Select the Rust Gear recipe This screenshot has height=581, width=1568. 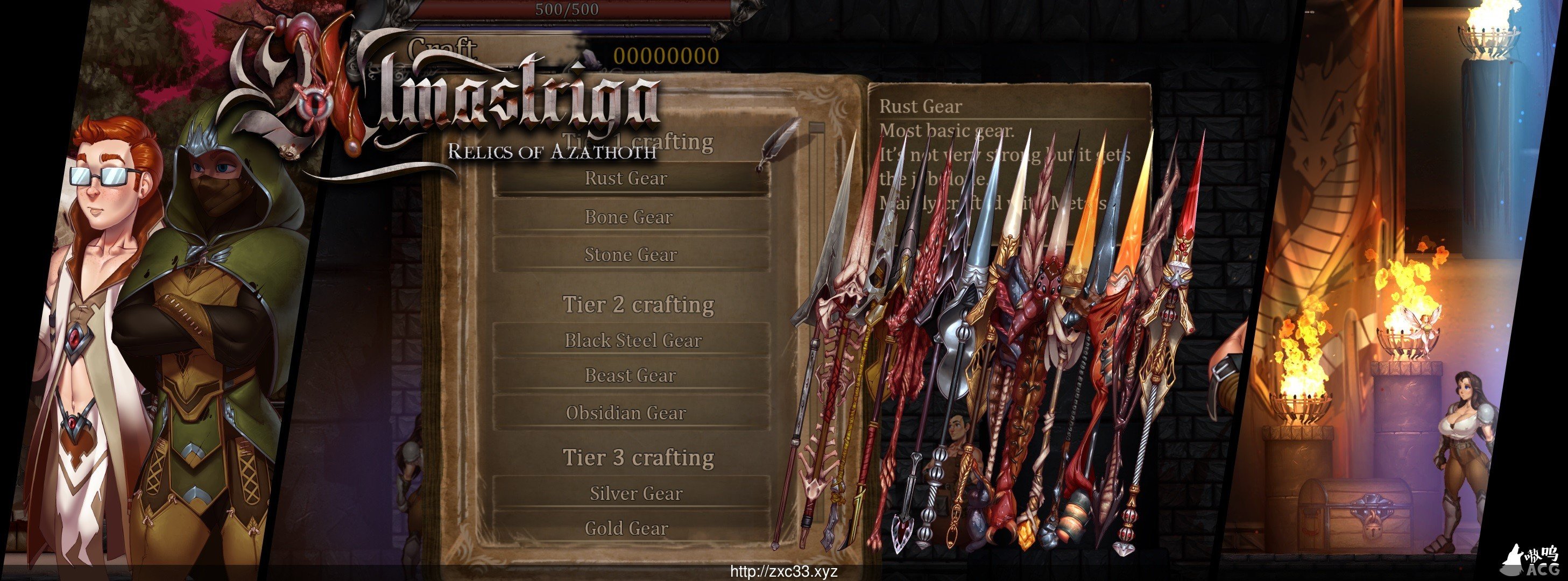(628, 178)
